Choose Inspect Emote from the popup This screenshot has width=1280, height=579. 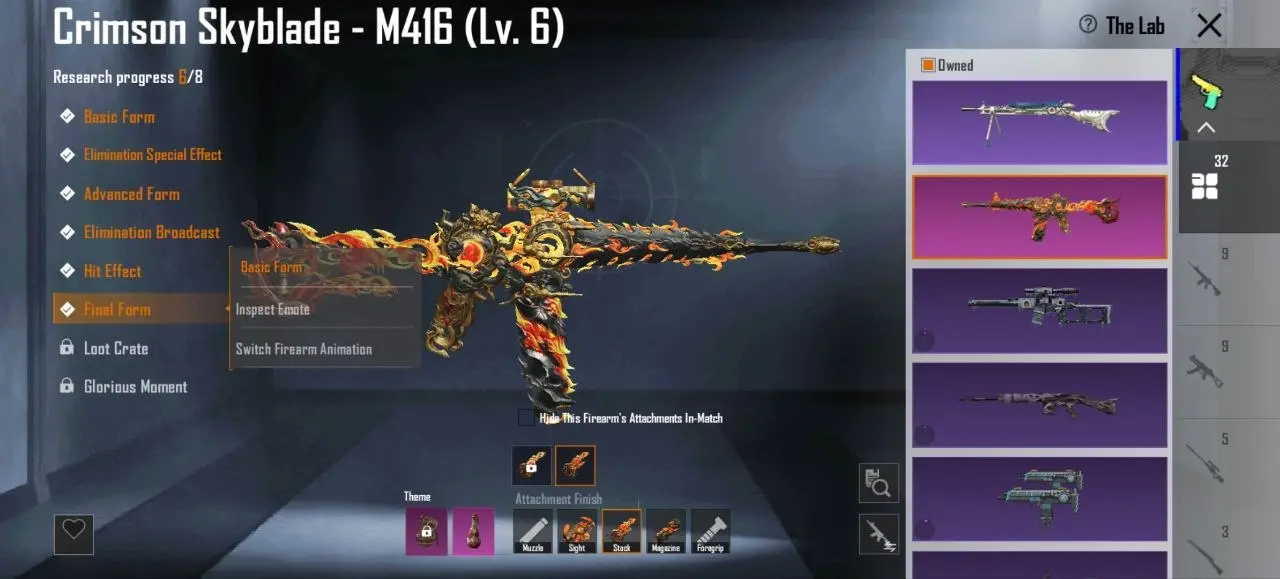273,310
